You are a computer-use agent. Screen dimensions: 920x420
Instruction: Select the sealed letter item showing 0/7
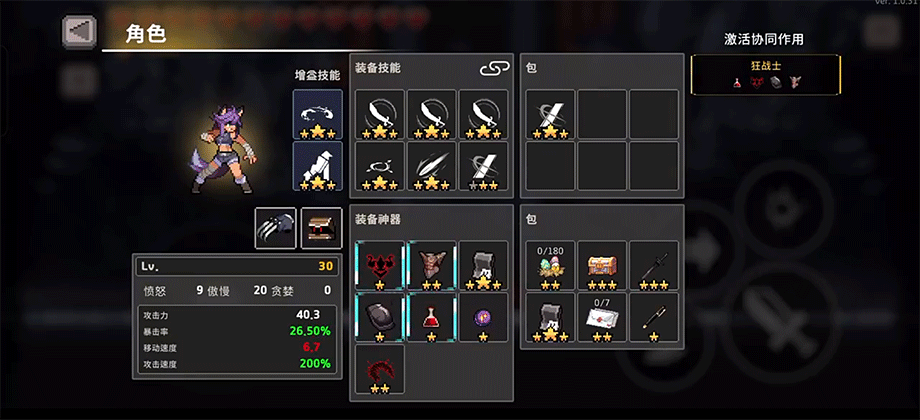[x=602, y=318]
